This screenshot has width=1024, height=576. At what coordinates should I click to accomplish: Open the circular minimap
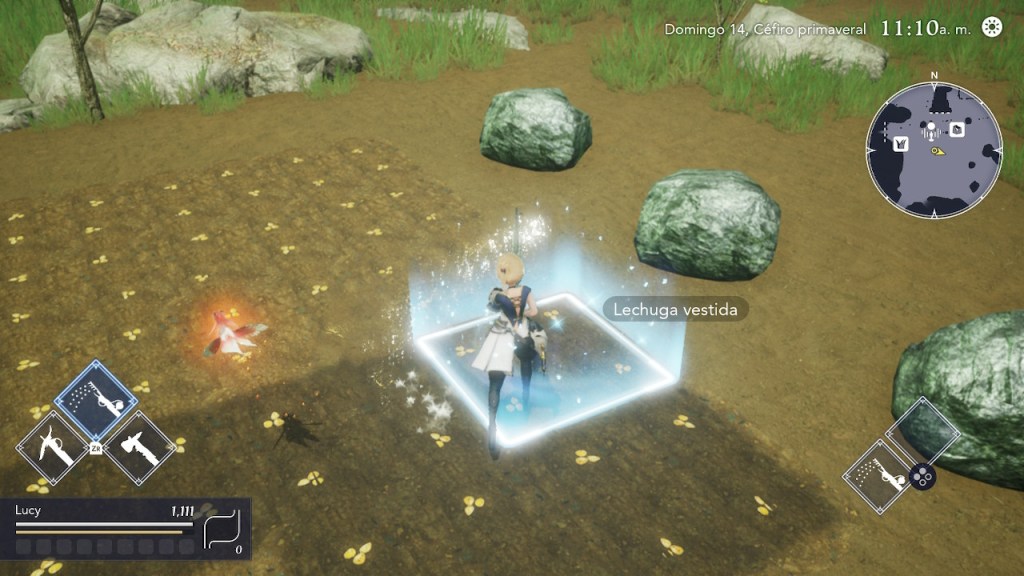tap(934, 150)
